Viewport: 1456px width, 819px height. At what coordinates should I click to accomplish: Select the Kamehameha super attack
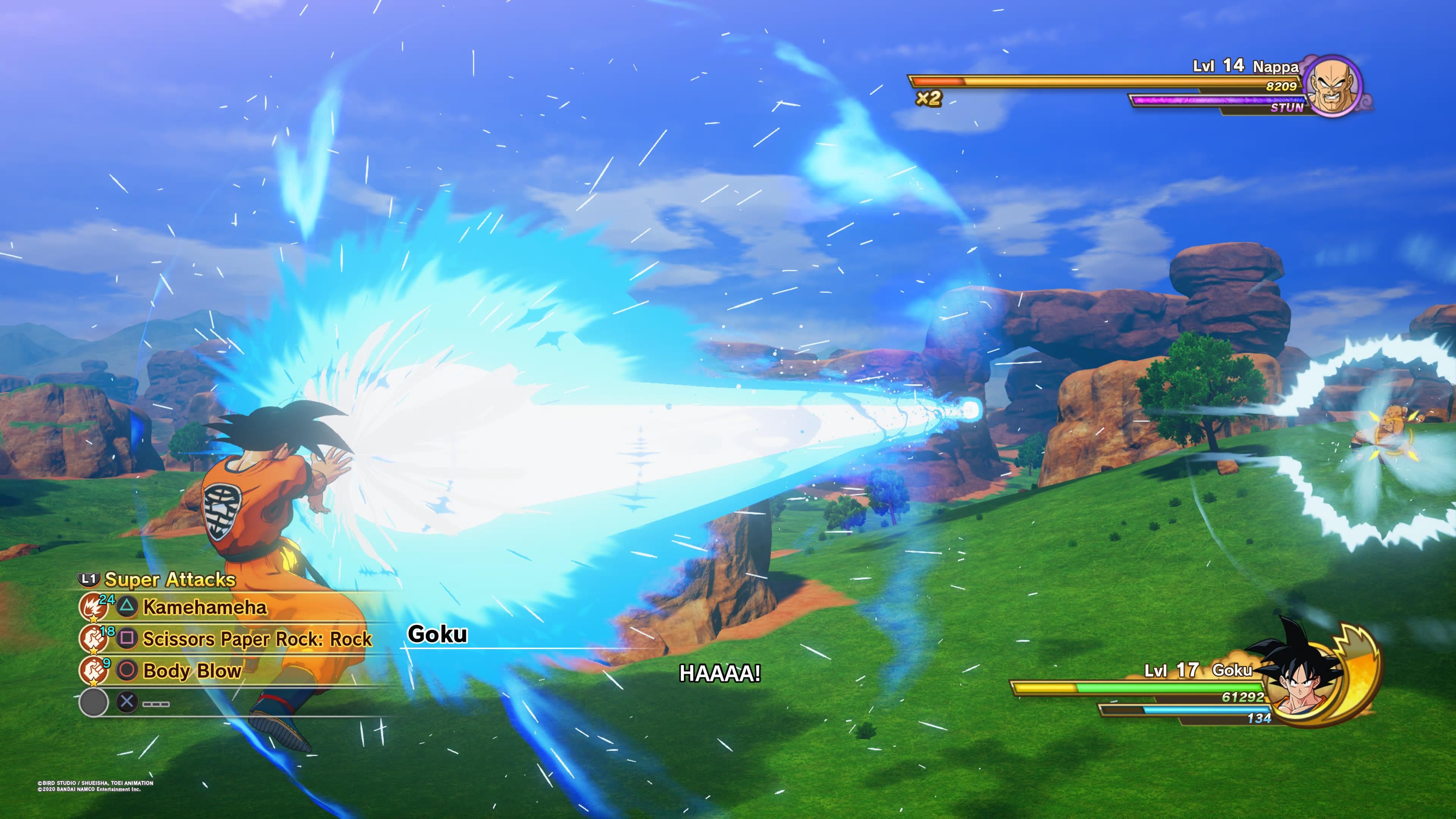pyautogui.click(x=204, y=607)
